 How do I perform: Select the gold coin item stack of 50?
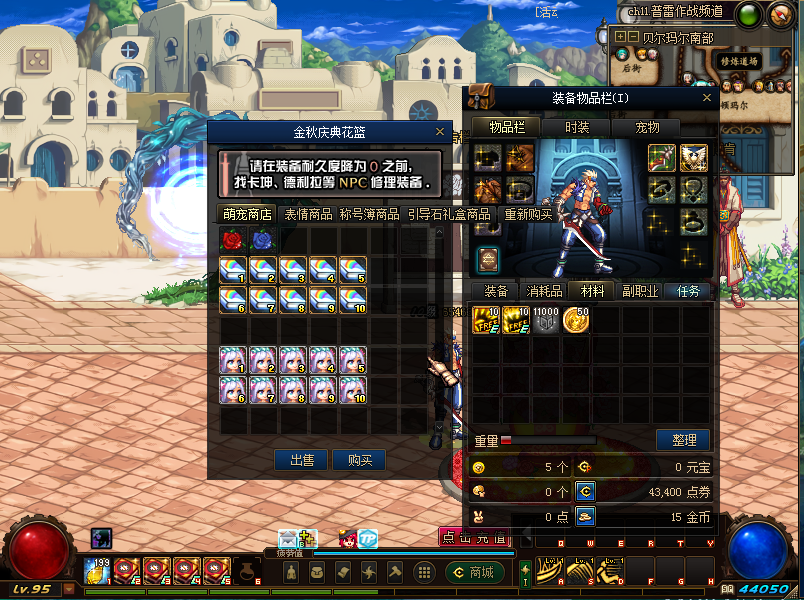coord(575,320)
